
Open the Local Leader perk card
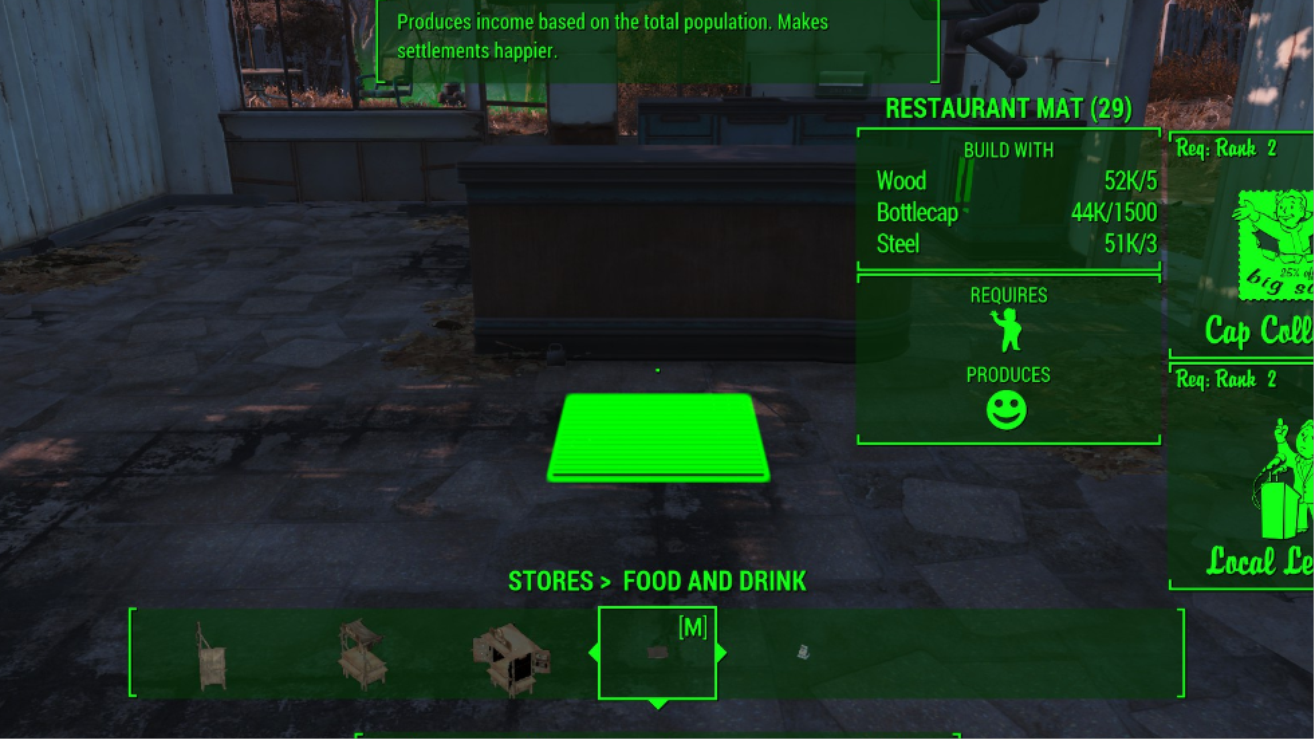[1244, 478]
